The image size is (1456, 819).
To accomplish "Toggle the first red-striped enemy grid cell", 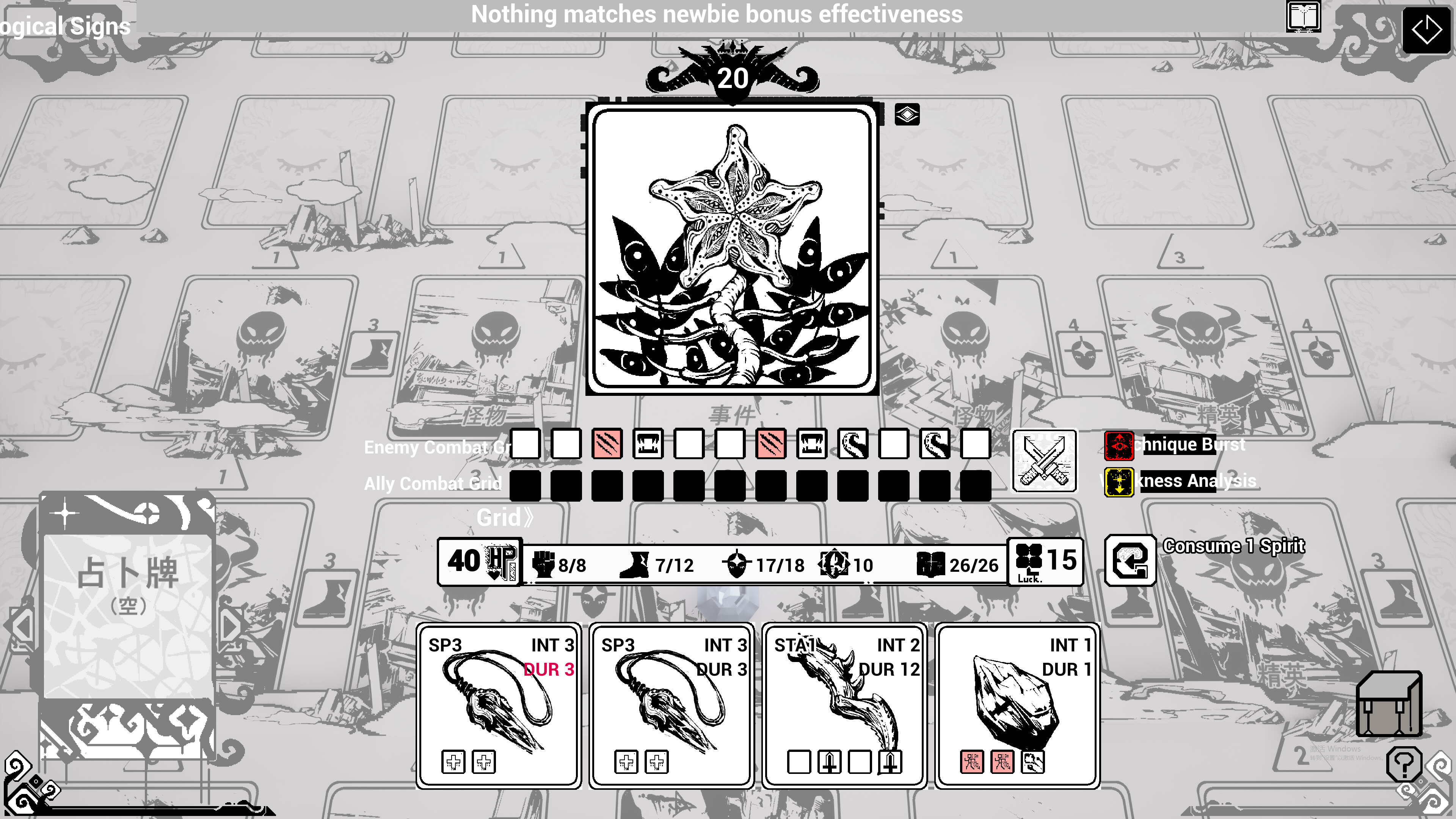I will [x=607, y=446].
